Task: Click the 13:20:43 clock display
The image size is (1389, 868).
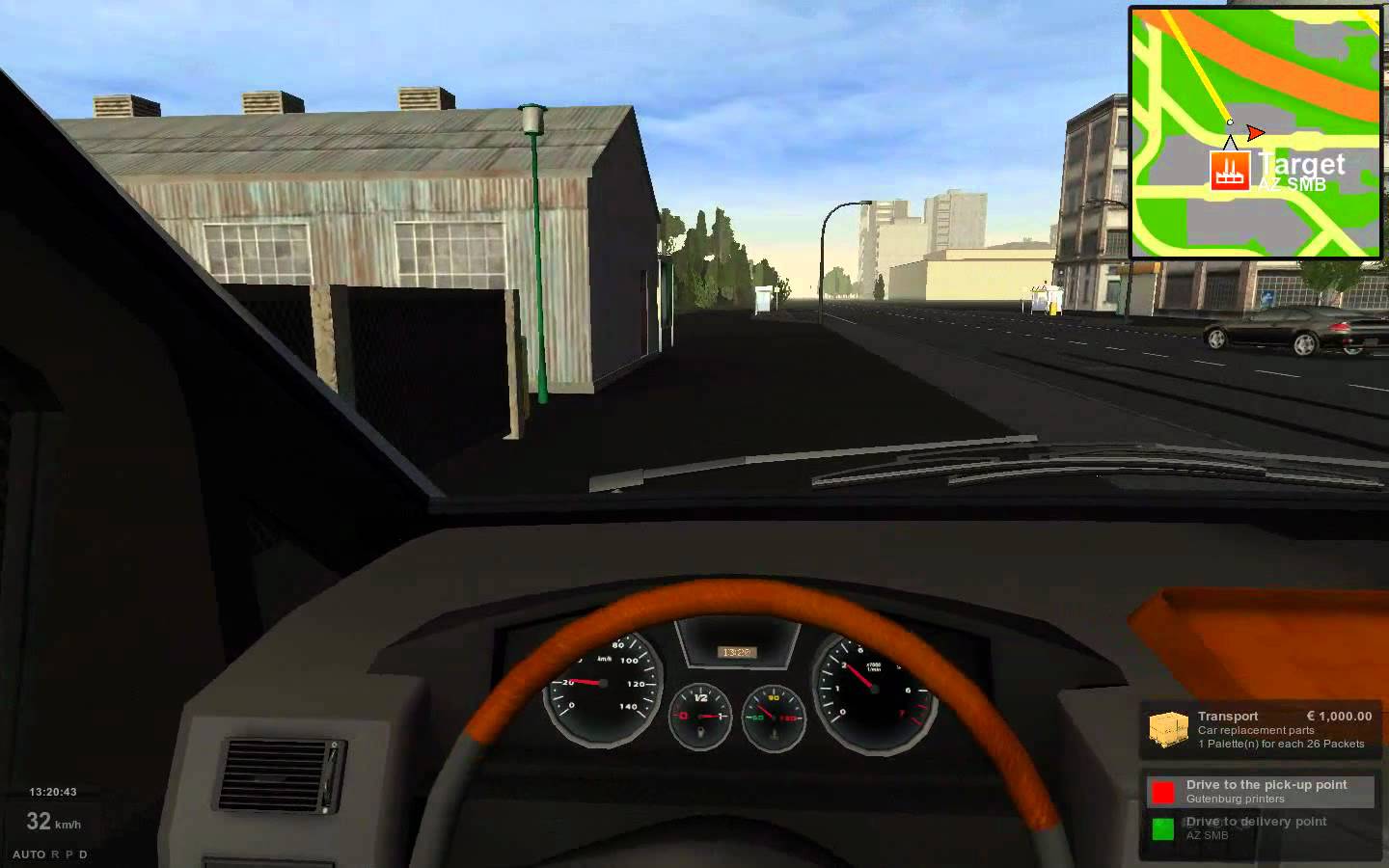Action: (53, 791)
